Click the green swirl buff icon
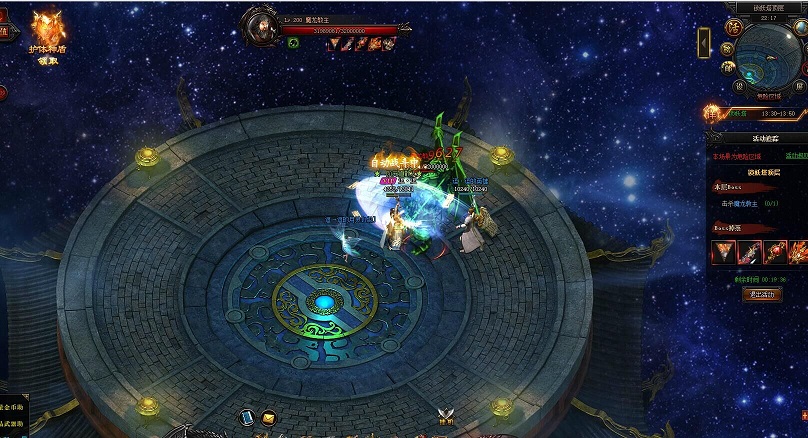 click(293, 43)
